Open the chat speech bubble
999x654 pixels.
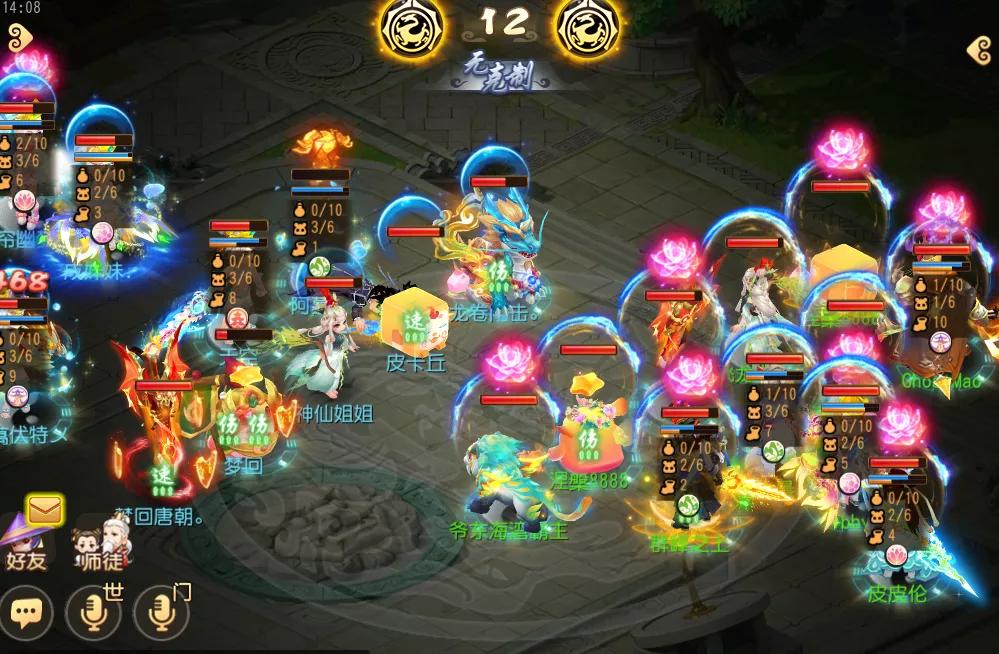tap(26, 612)
